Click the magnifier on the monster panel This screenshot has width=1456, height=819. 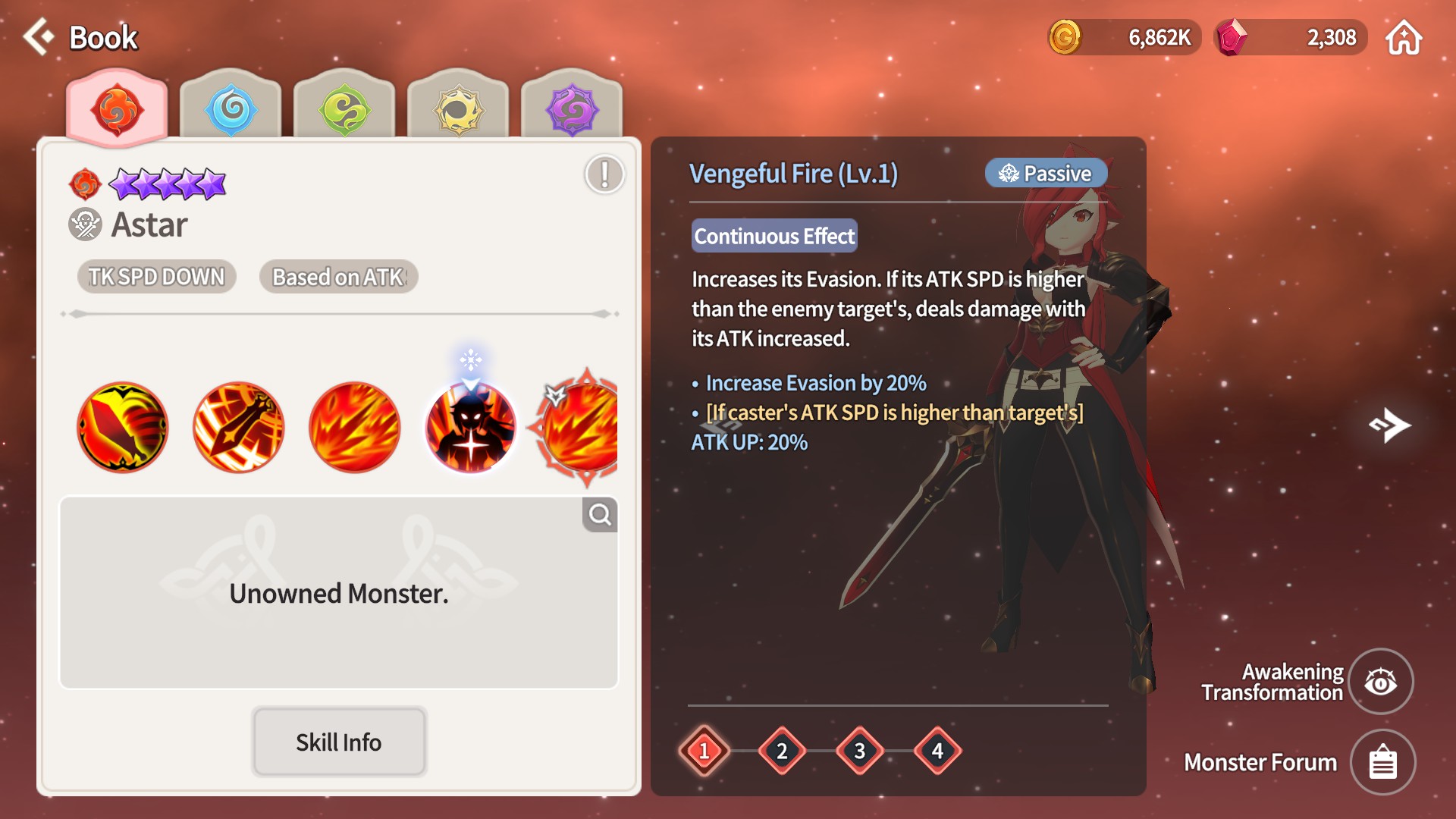[x=600, y=515]
